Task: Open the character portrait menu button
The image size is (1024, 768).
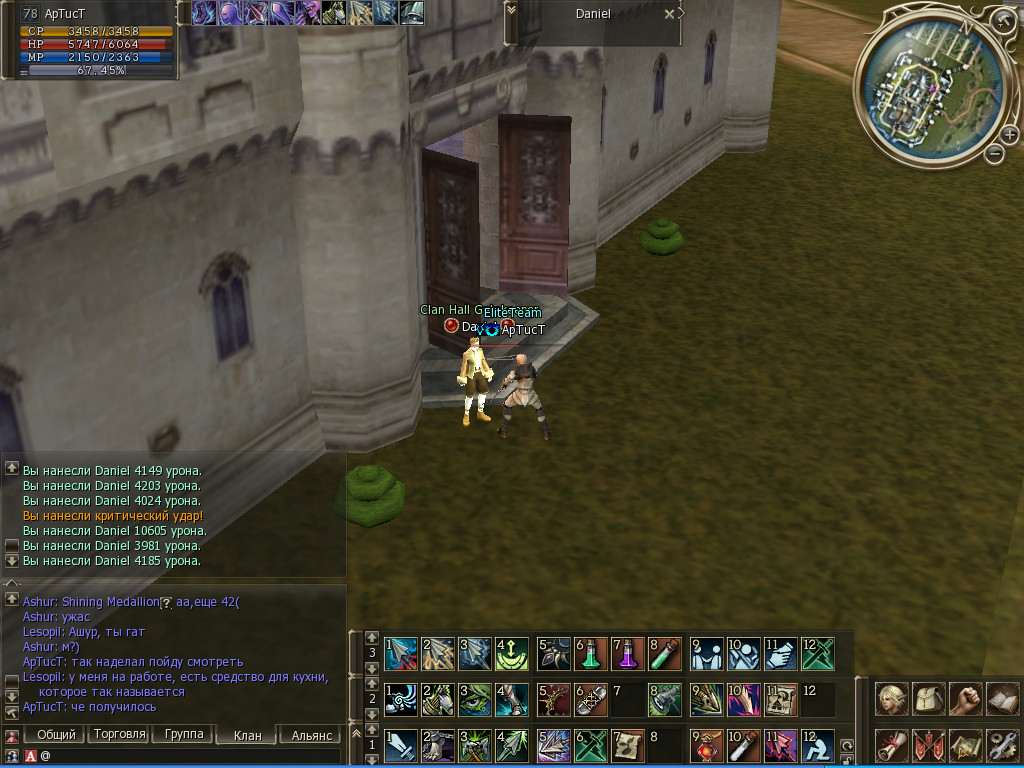Action: click(891, 697)
